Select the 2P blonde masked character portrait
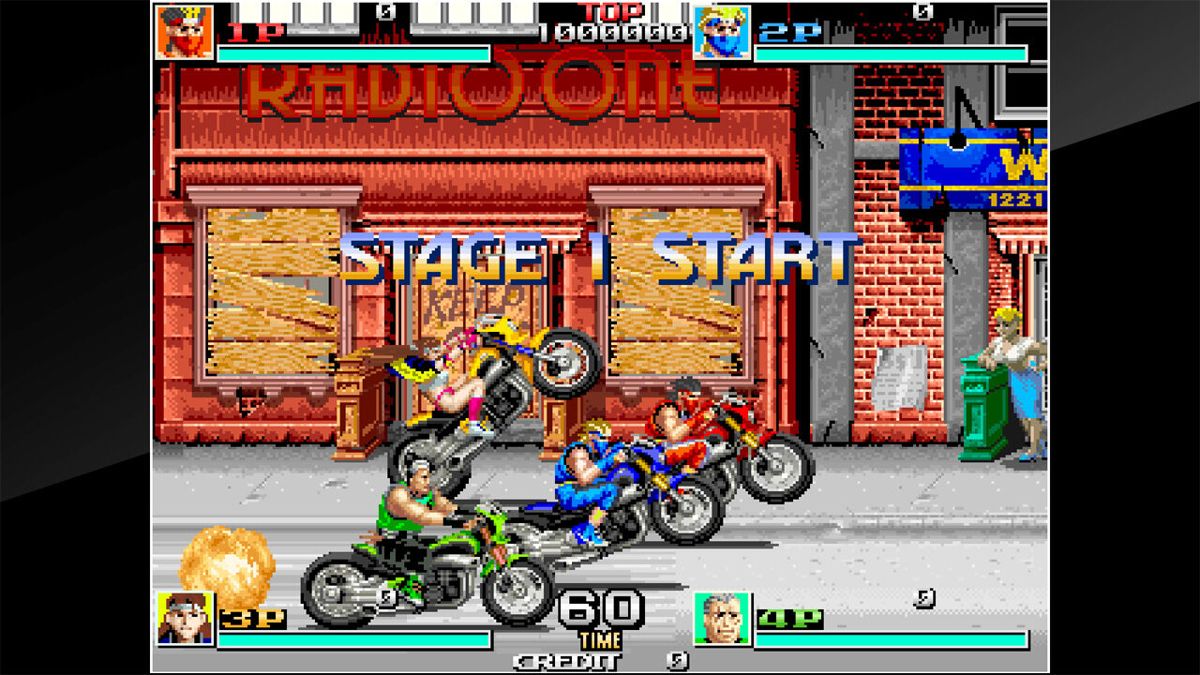This screenshot has height=675, width=1200. 722,33
